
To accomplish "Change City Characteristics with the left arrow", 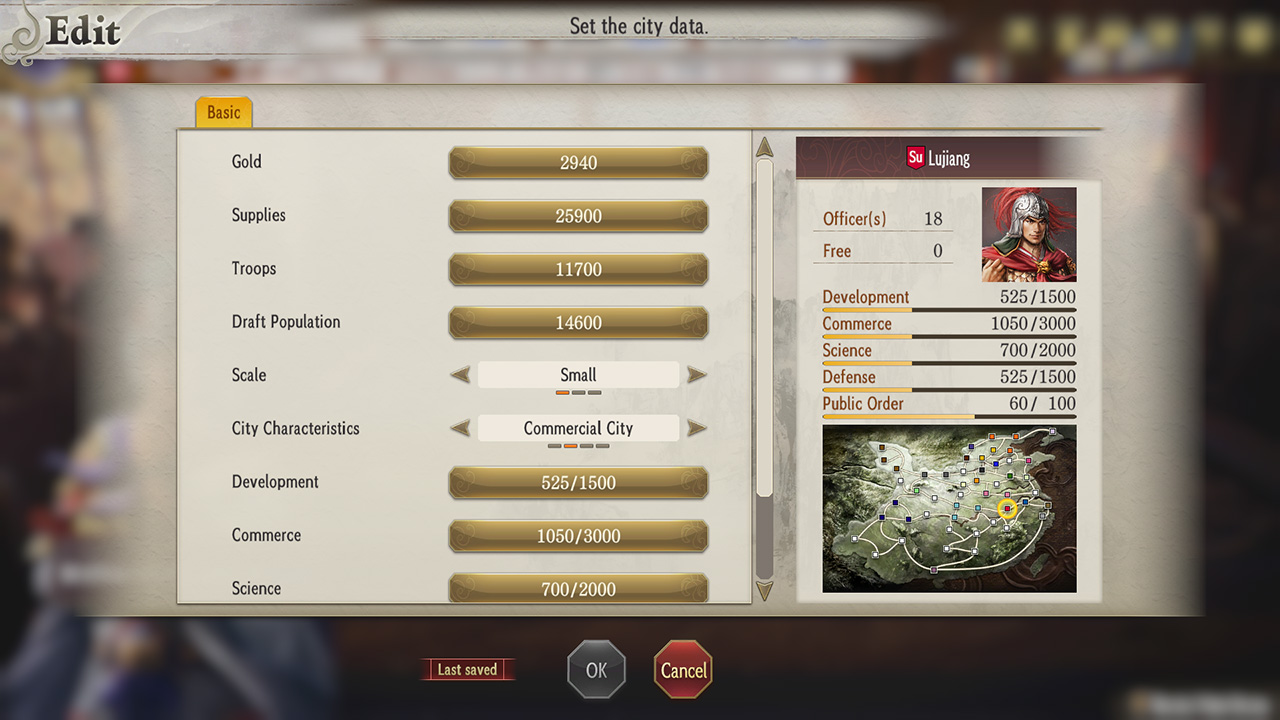I will [459, 428].
